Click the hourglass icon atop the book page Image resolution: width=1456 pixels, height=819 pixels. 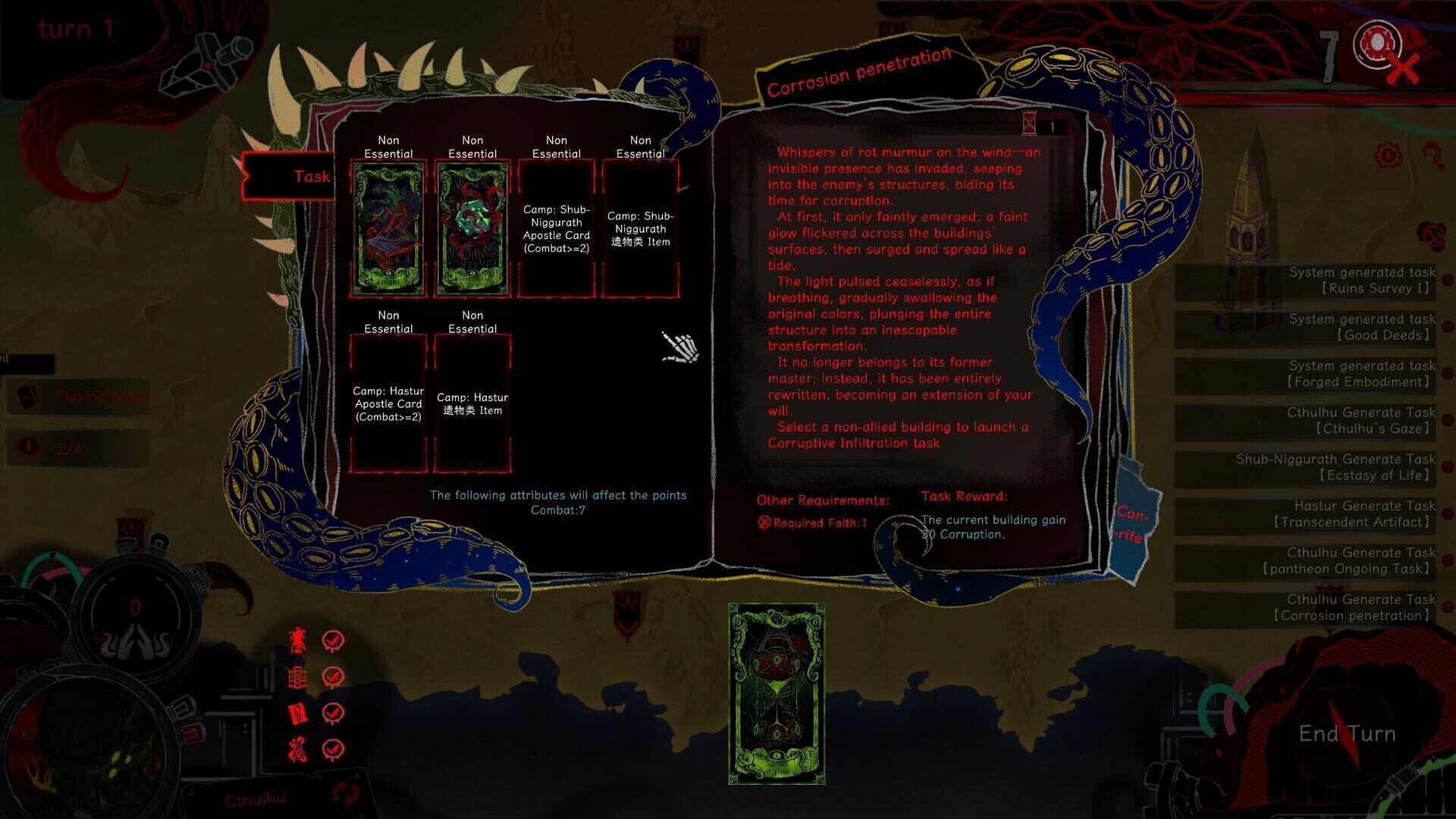tap(1030, 123)
